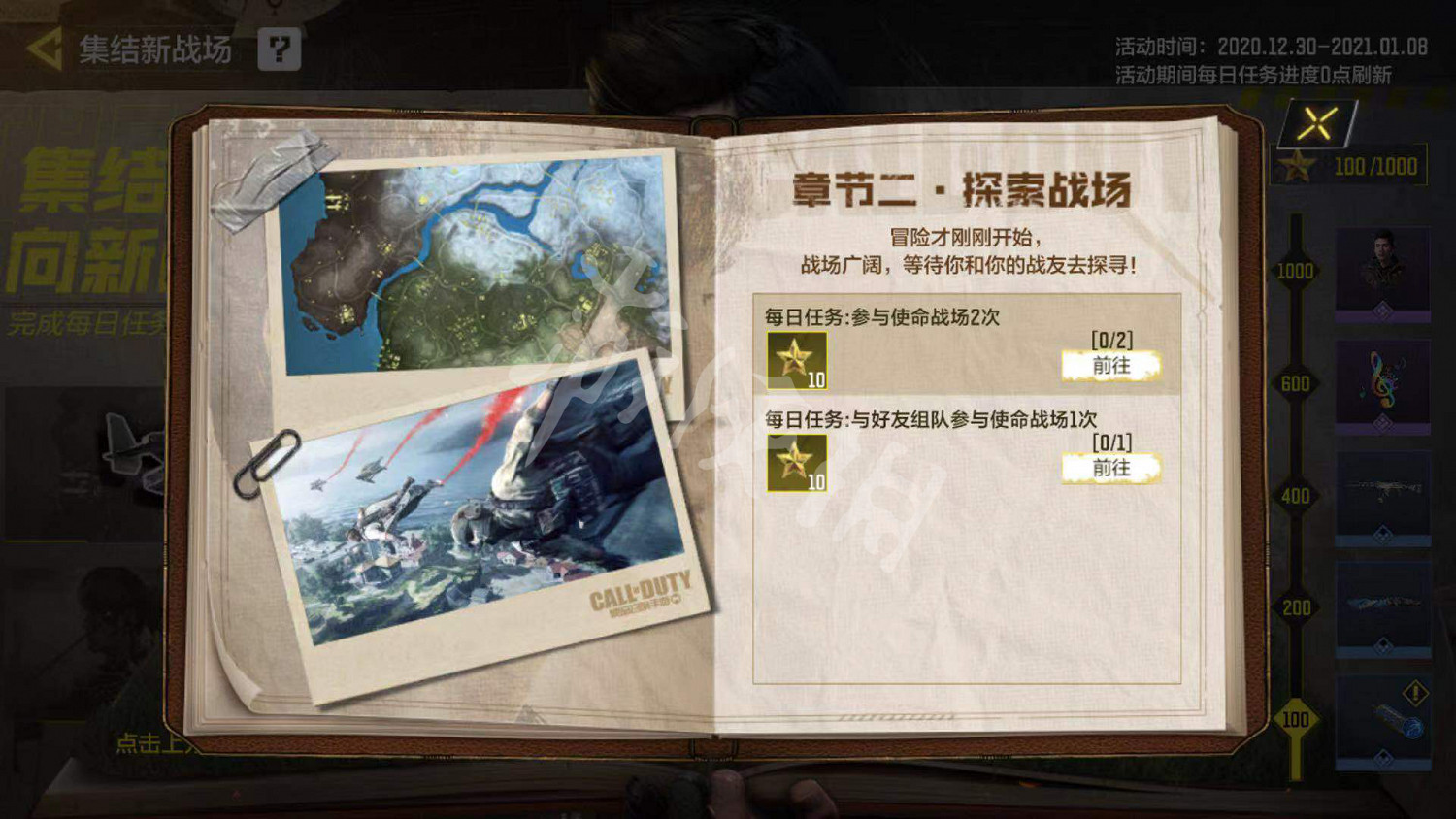1456x819 pixels.
Task: Click the 100/1000 star progress bar
Action: point(1349,165)
